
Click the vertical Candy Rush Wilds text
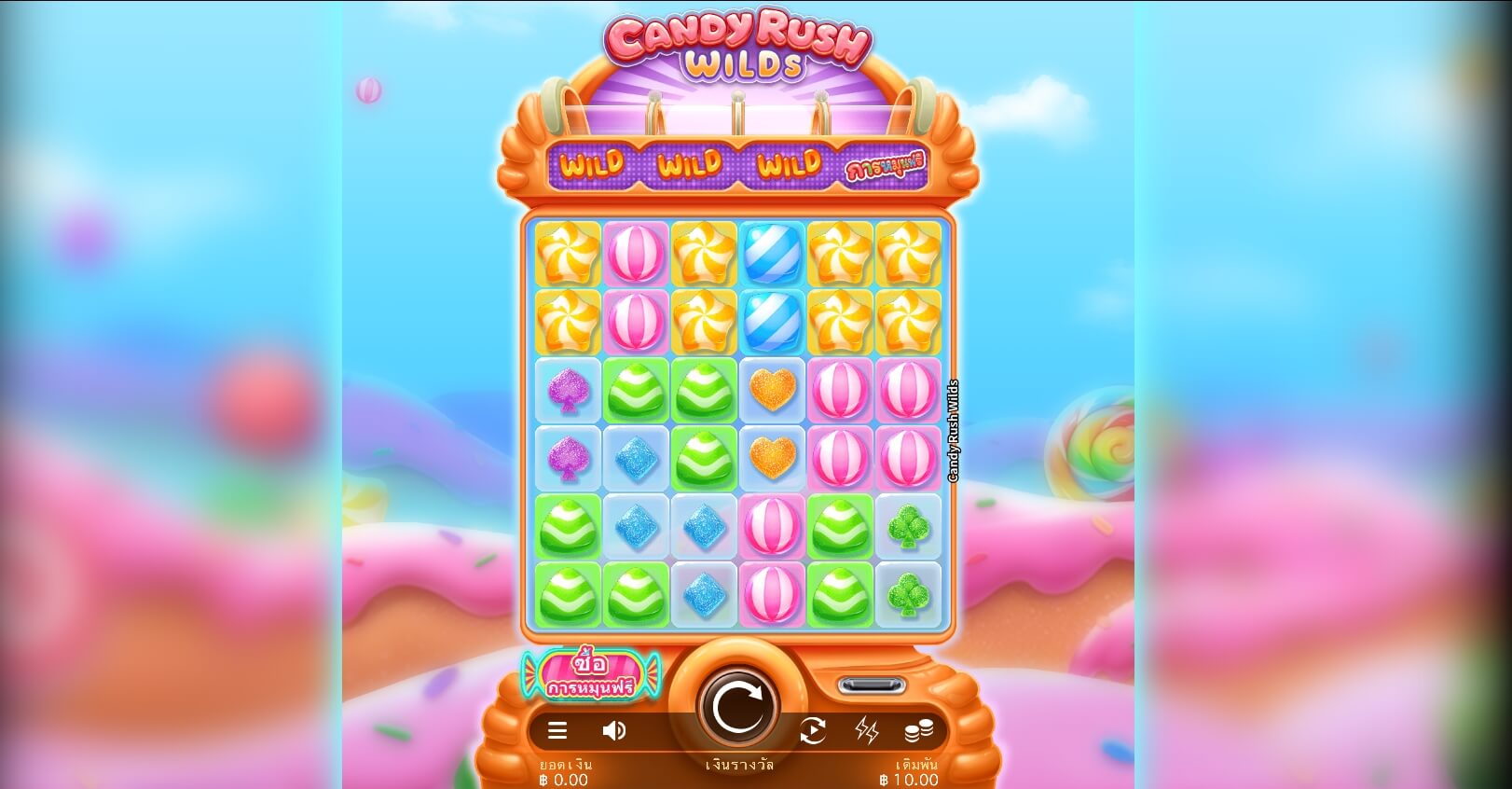[x=954, y=429]
